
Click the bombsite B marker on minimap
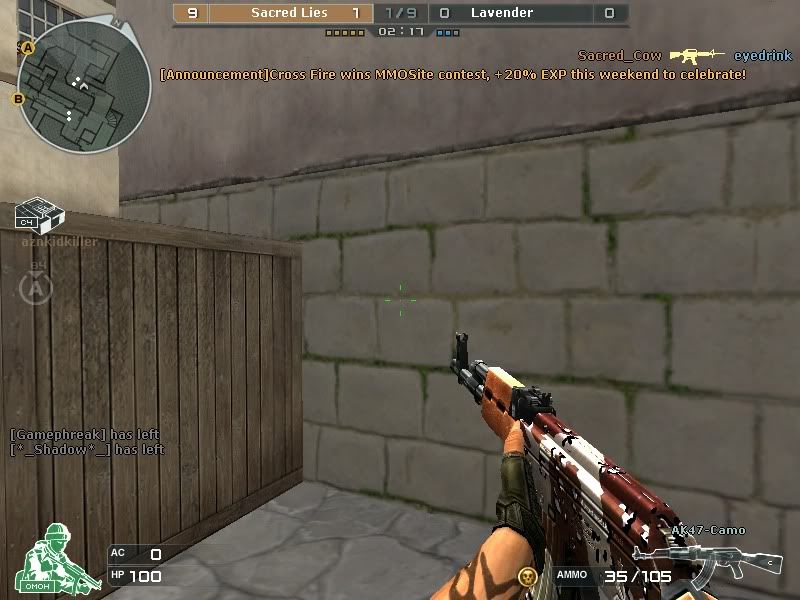(x=18, y=98)
